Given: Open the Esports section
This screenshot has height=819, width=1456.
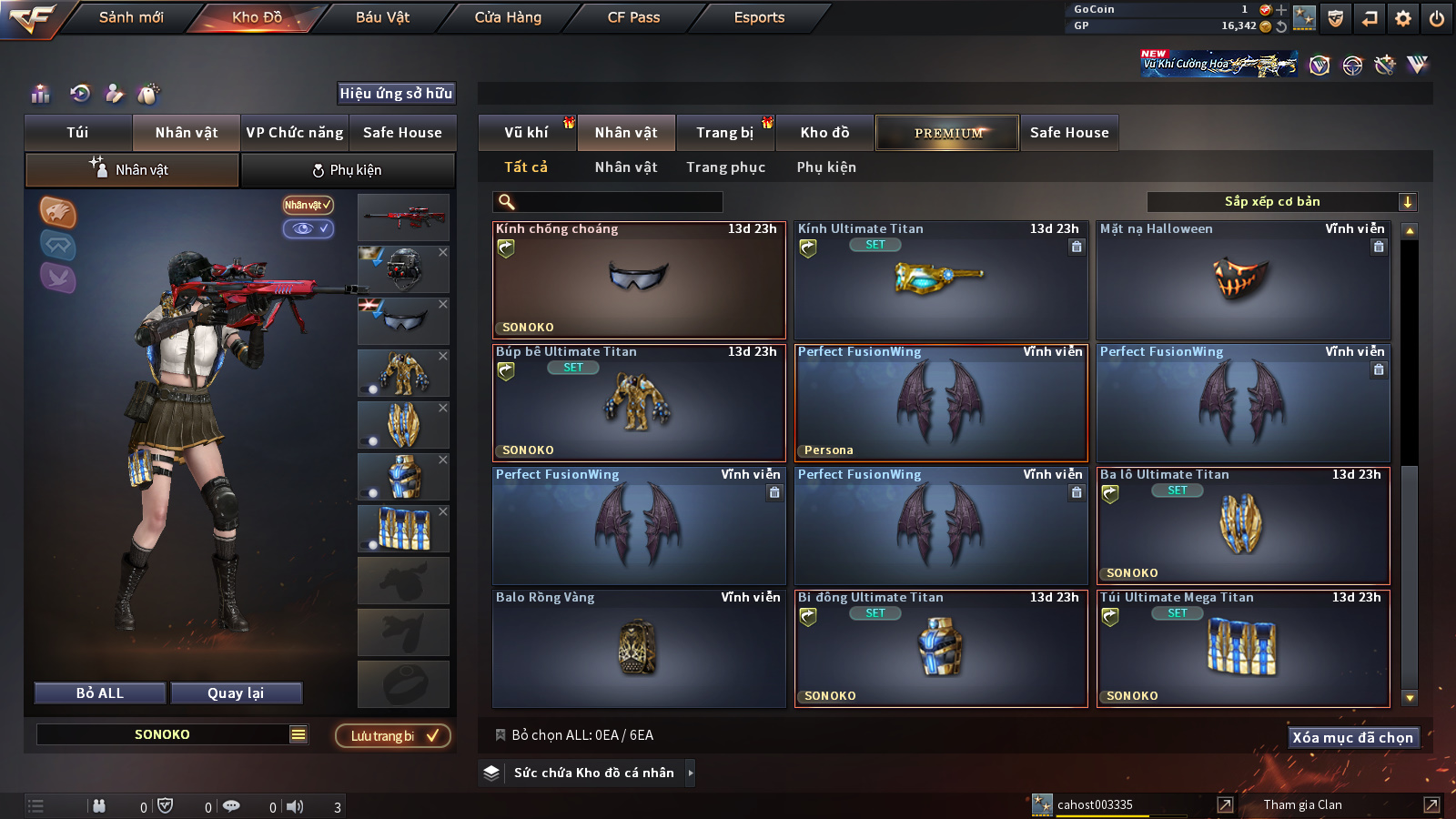Looking at the screenshot, I should click(x=759, y=17).
